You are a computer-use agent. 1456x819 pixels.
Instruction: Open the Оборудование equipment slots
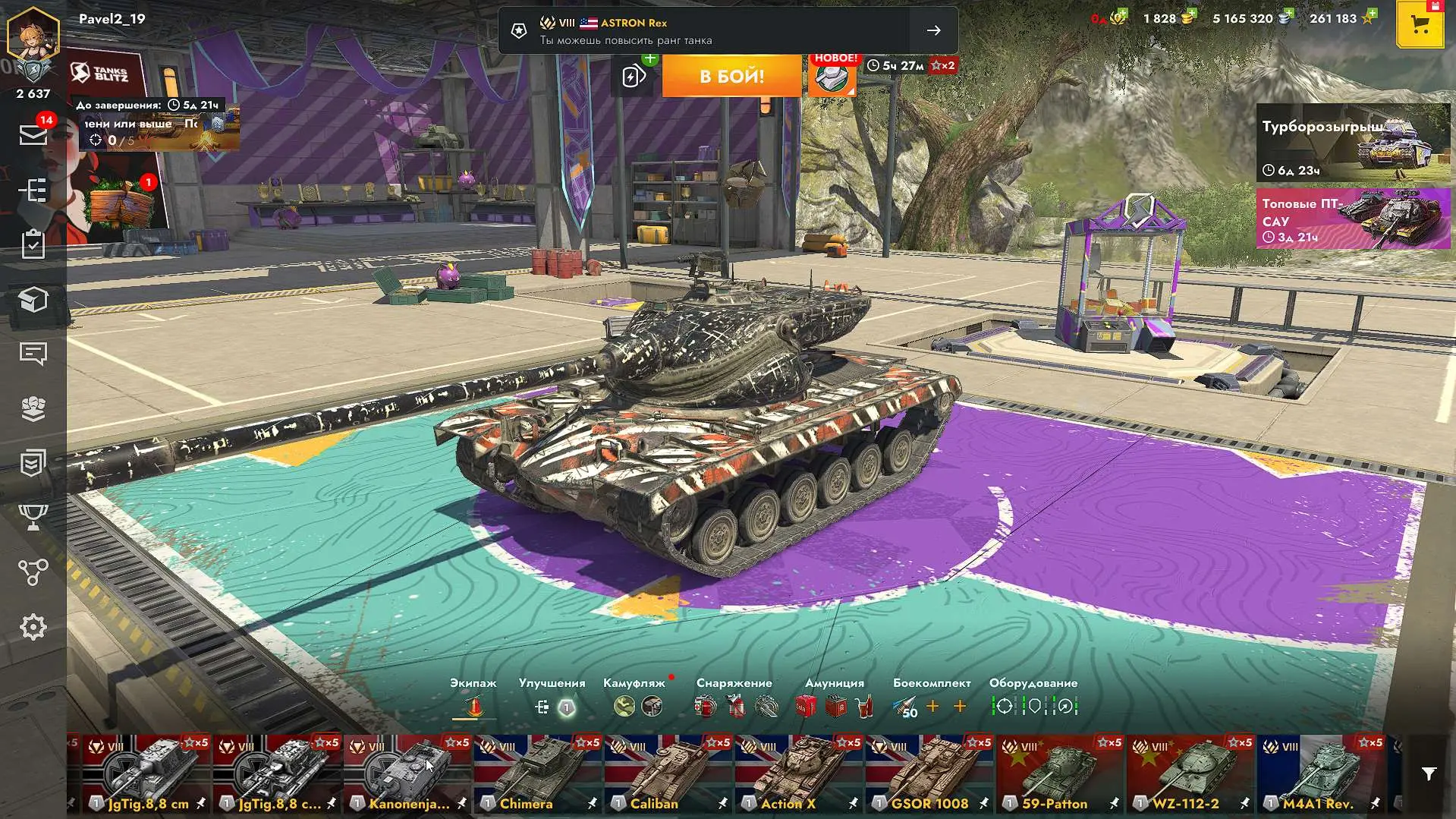[x=1033, y=707]
